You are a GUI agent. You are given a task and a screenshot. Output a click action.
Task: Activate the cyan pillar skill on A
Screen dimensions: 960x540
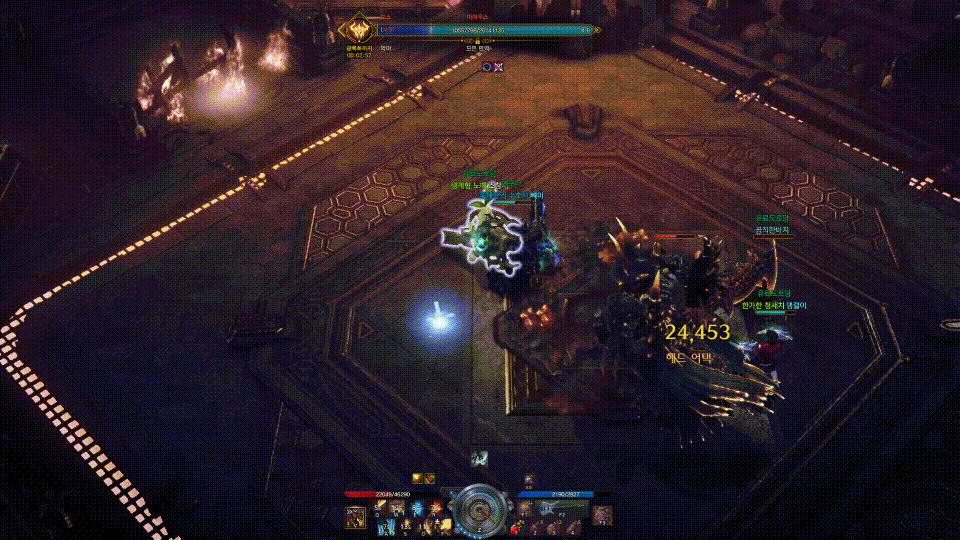[384, 526]
